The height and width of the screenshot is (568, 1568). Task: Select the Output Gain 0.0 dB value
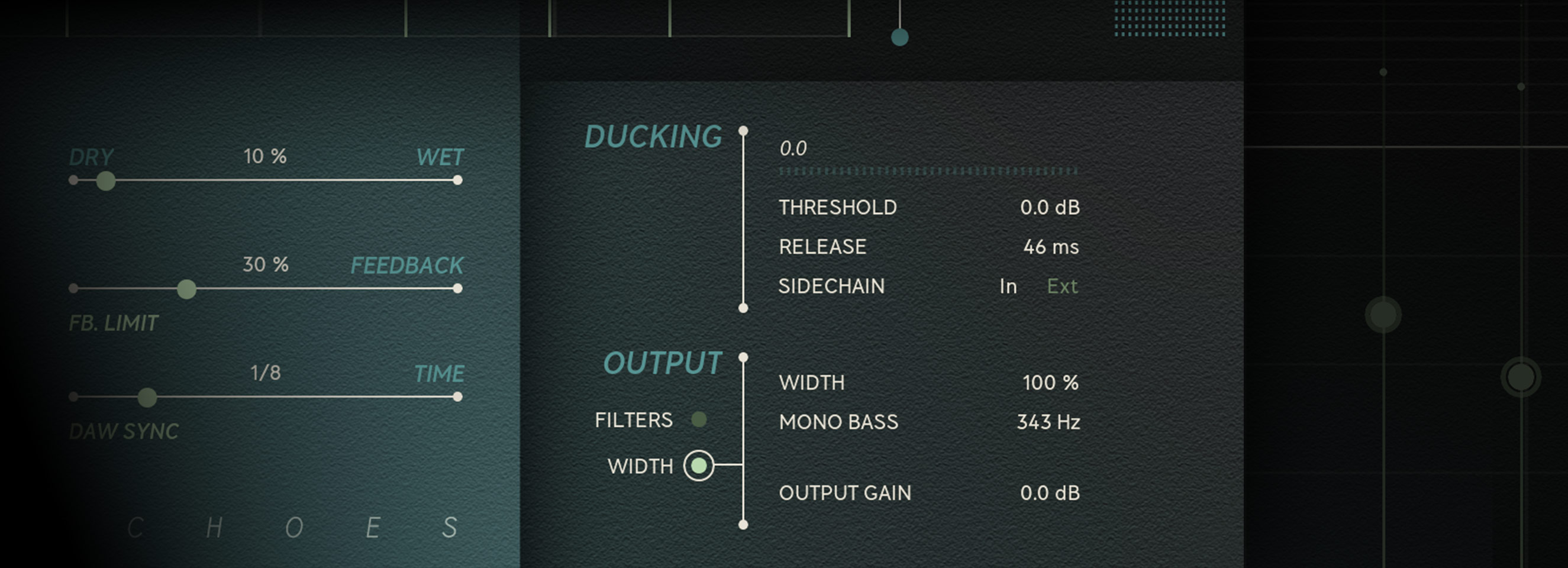coord(1050,493)
